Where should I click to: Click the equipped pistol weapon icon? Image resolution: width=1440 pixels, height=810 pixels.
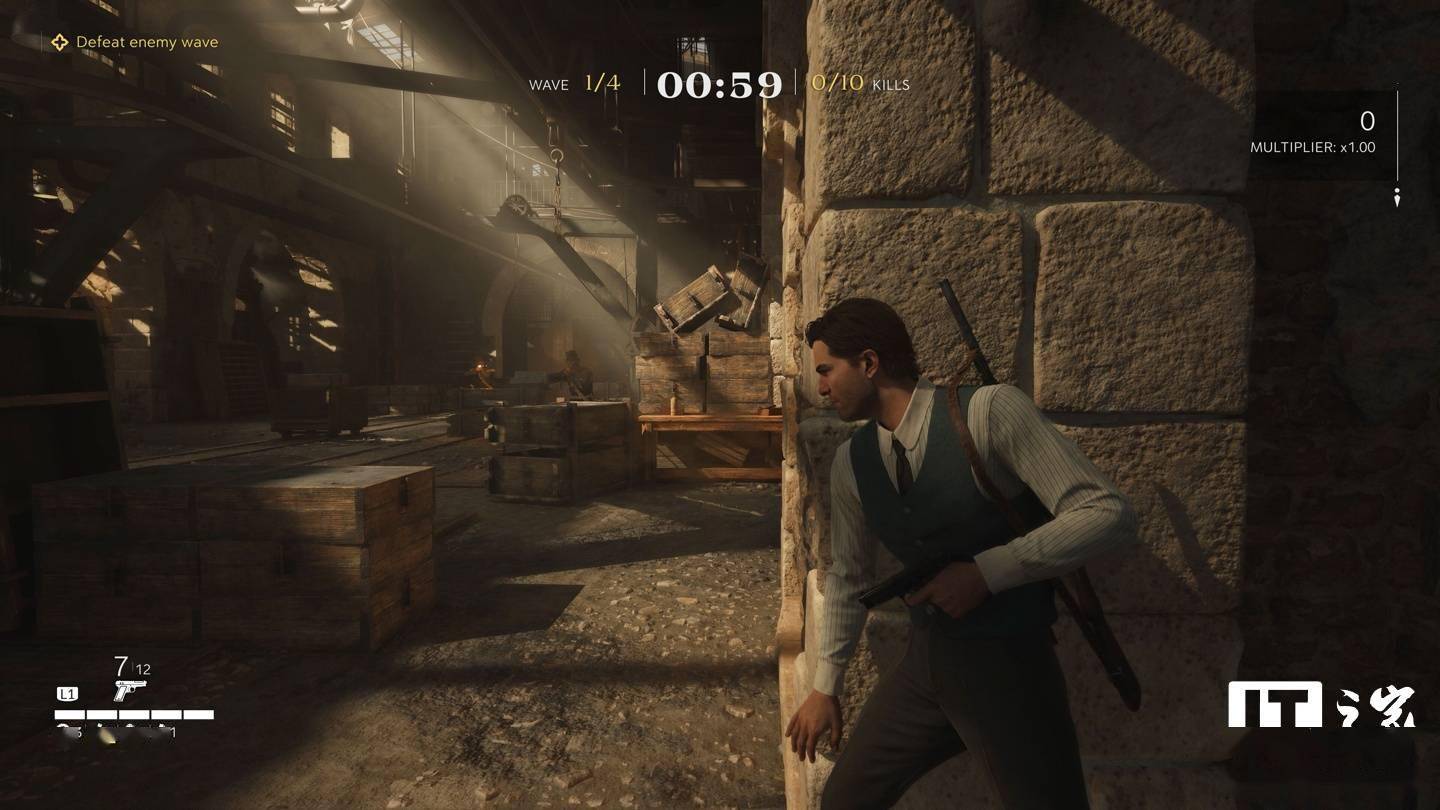tap(129, 690)
